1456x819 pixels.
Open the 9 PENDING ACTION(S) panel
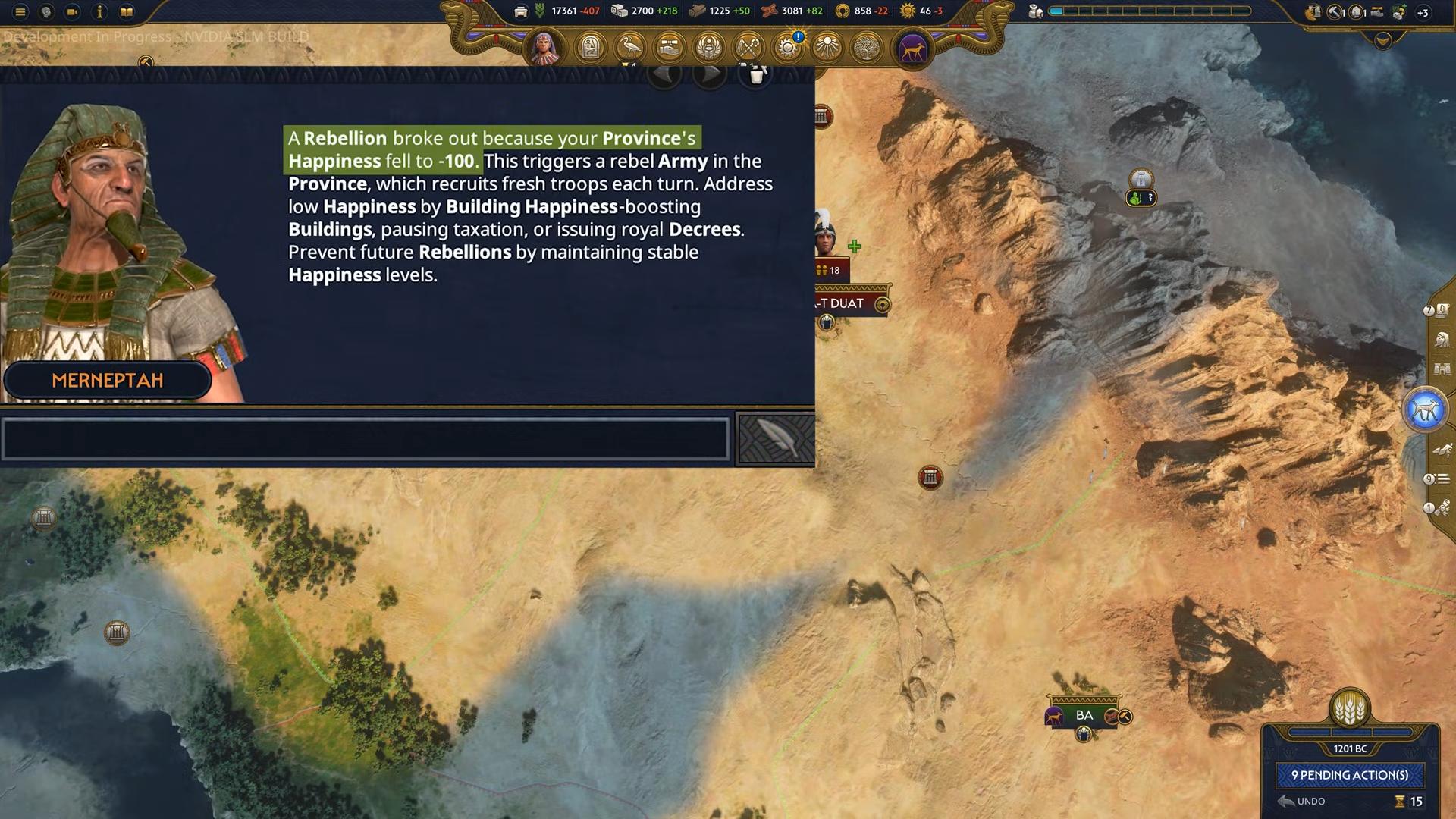1350,776
